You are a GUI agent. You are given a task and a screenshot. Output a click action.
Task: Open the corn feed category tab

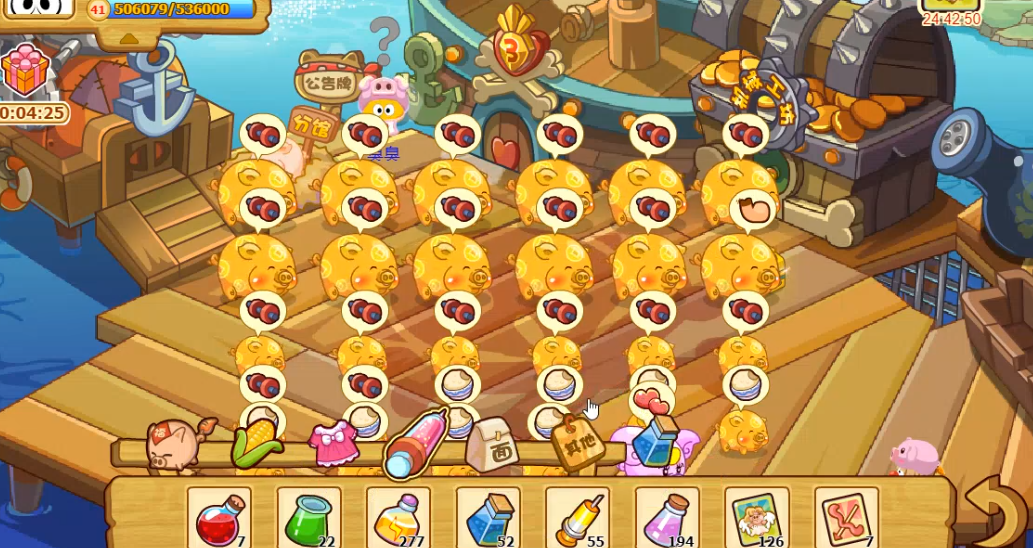click(257, 445)
